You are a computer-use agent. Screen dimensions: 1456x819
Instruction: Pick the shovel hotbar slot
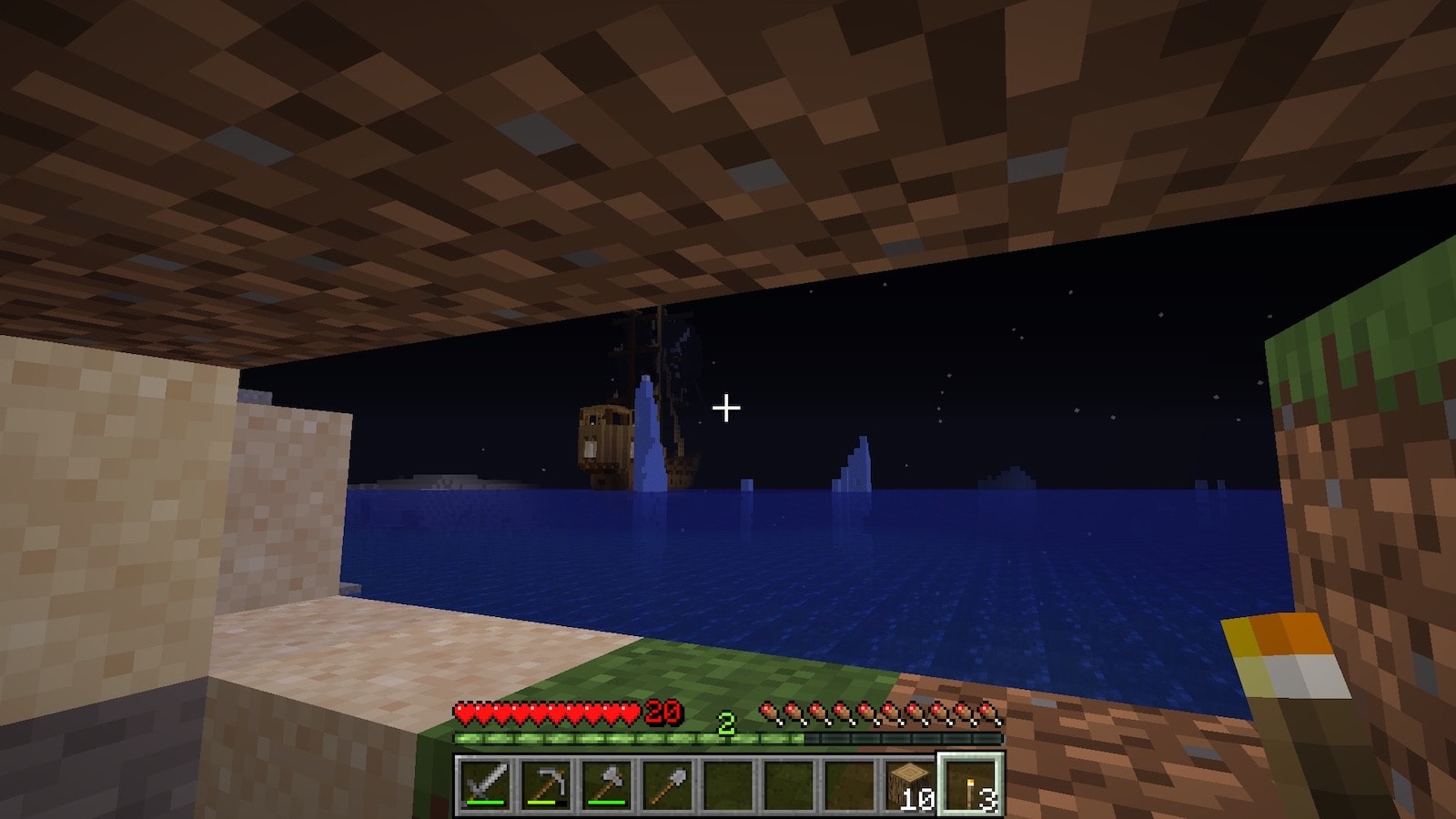click(668, 784)
